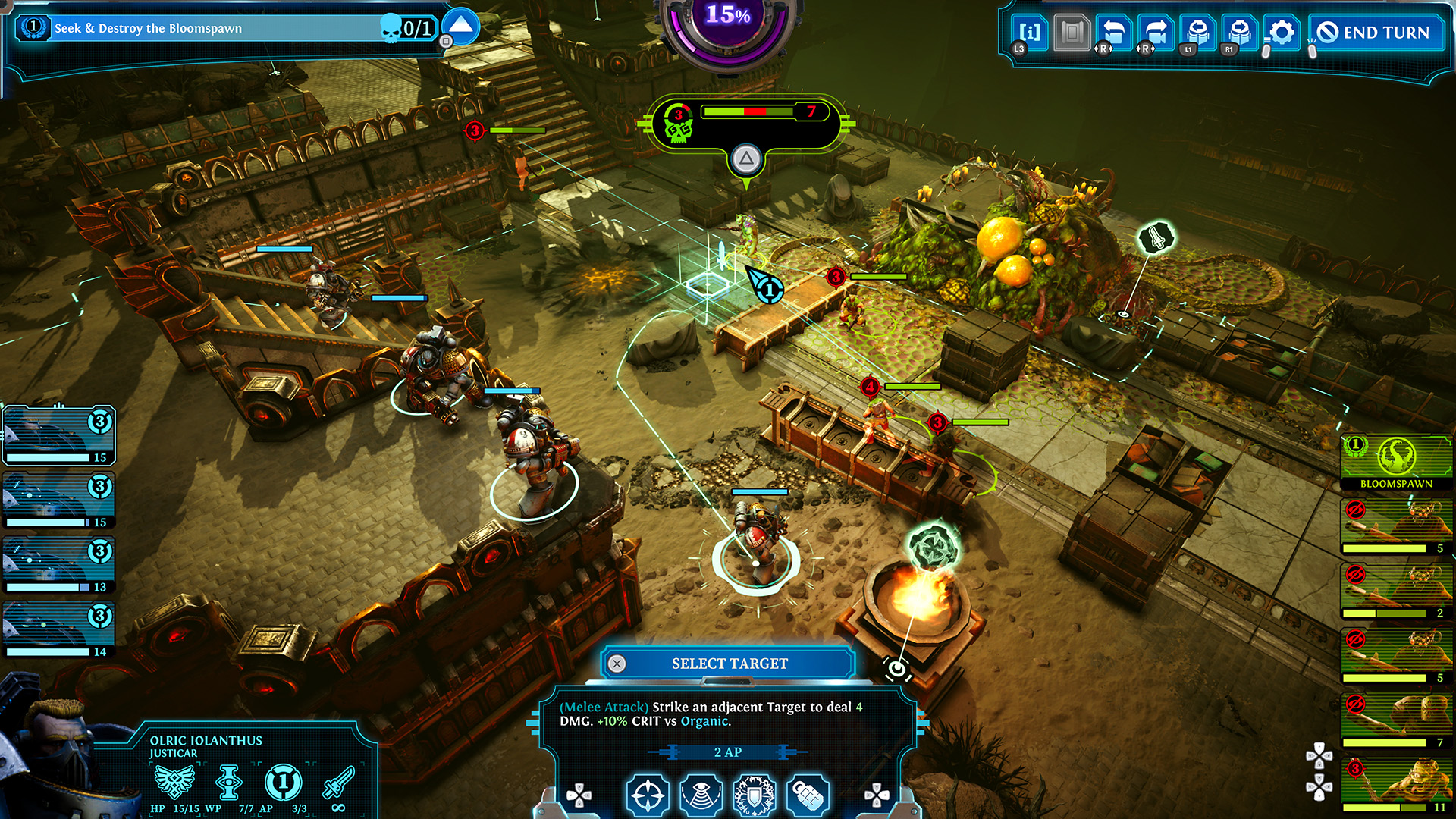Rotate the camera left with the camera icon

pos(1112,32)
